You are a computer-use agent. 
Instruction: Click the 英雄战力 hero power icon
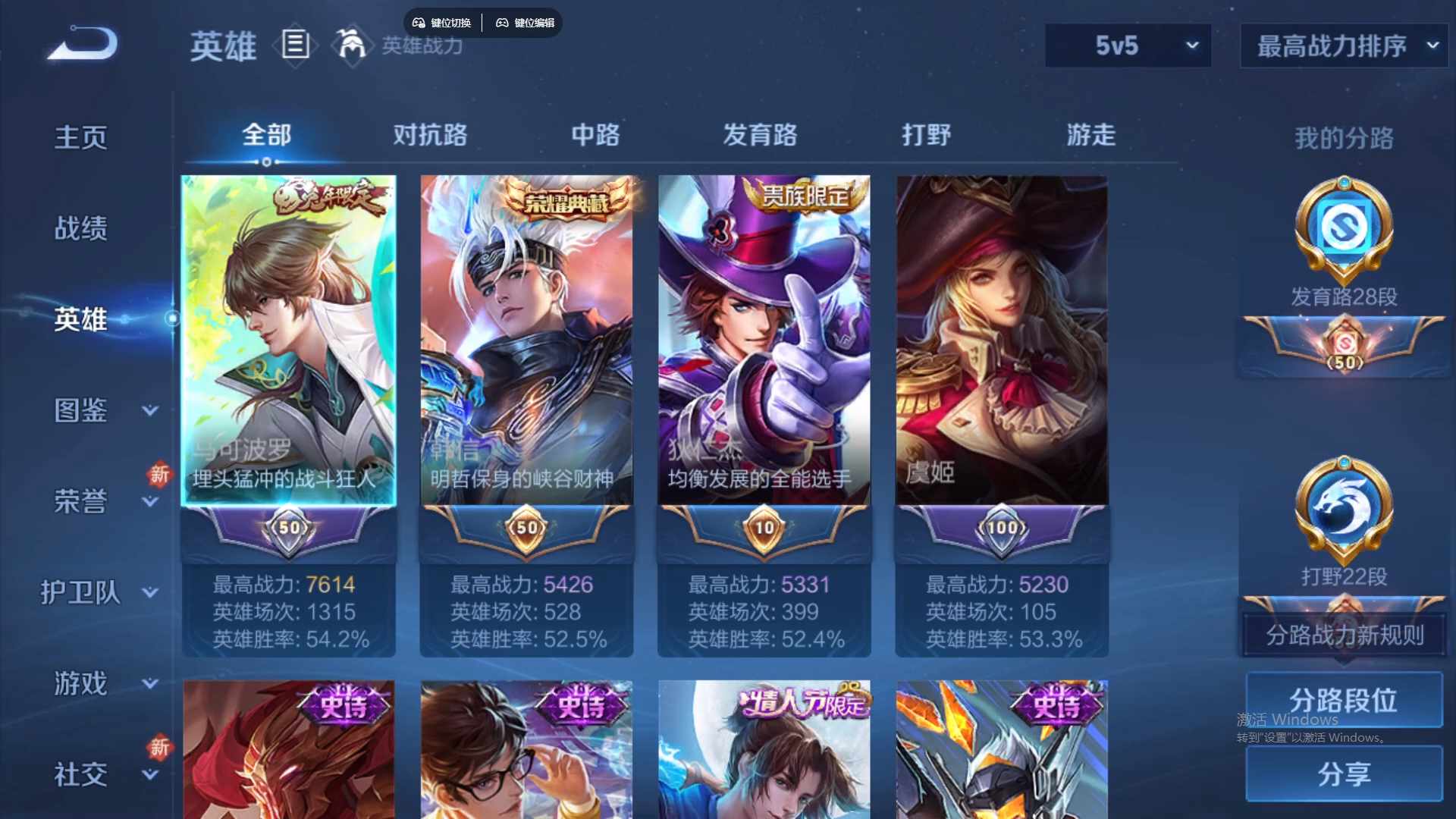point(353,44)
